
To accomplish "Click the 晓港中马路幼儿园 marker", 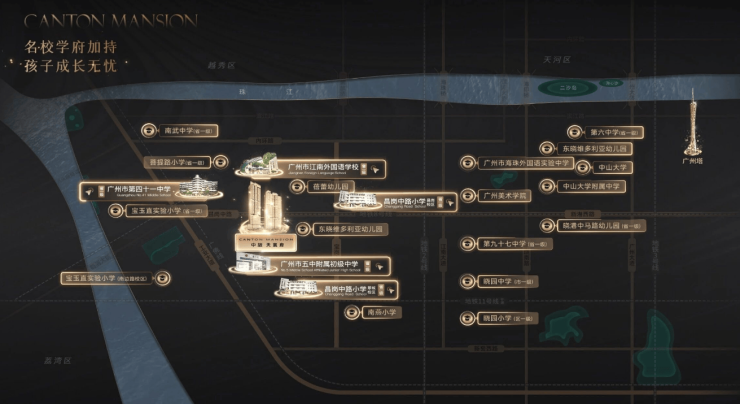I will 592,226.
